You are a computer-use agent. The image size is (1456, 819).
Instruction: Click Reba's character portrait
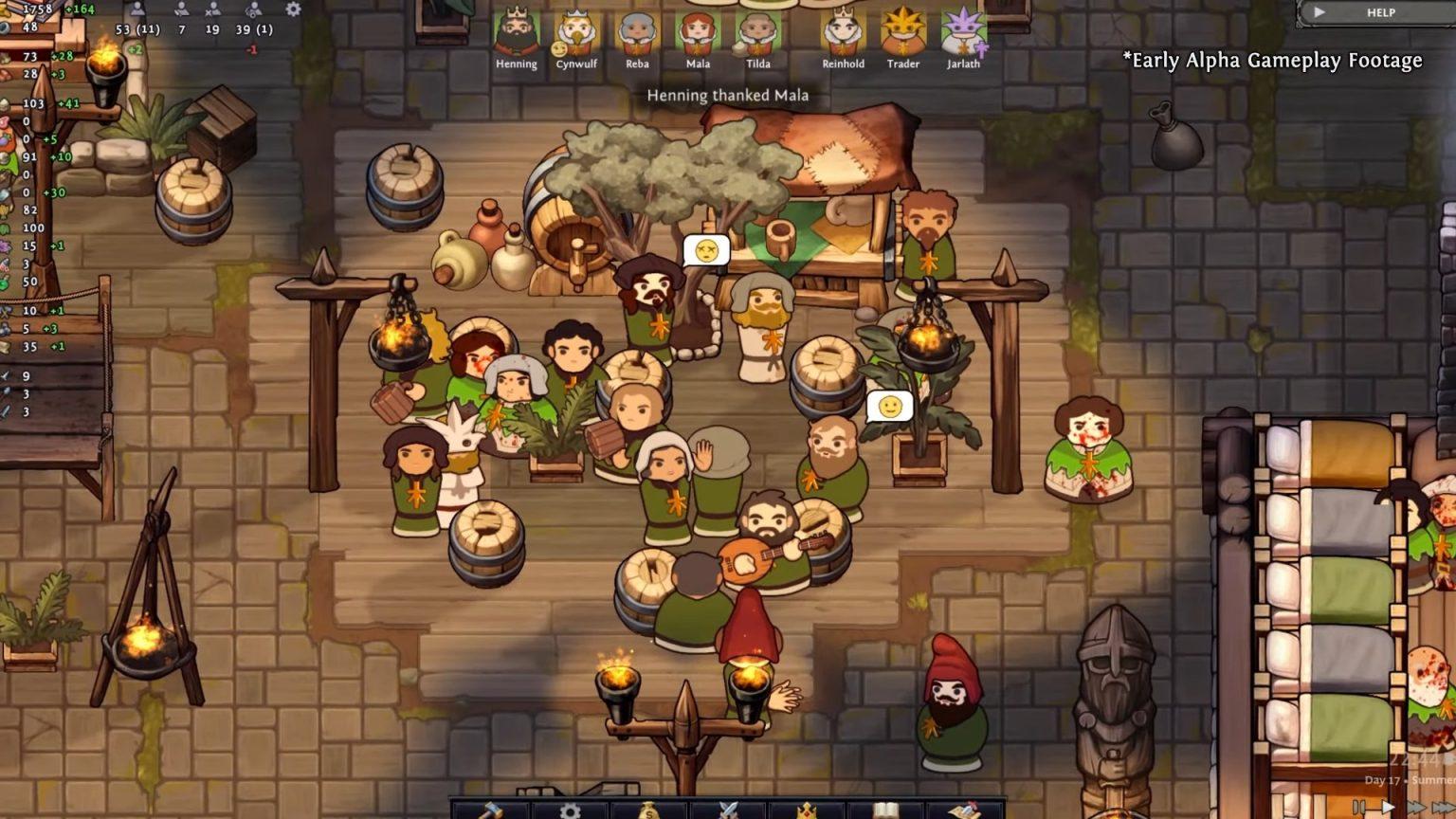(x=637, y=34)
